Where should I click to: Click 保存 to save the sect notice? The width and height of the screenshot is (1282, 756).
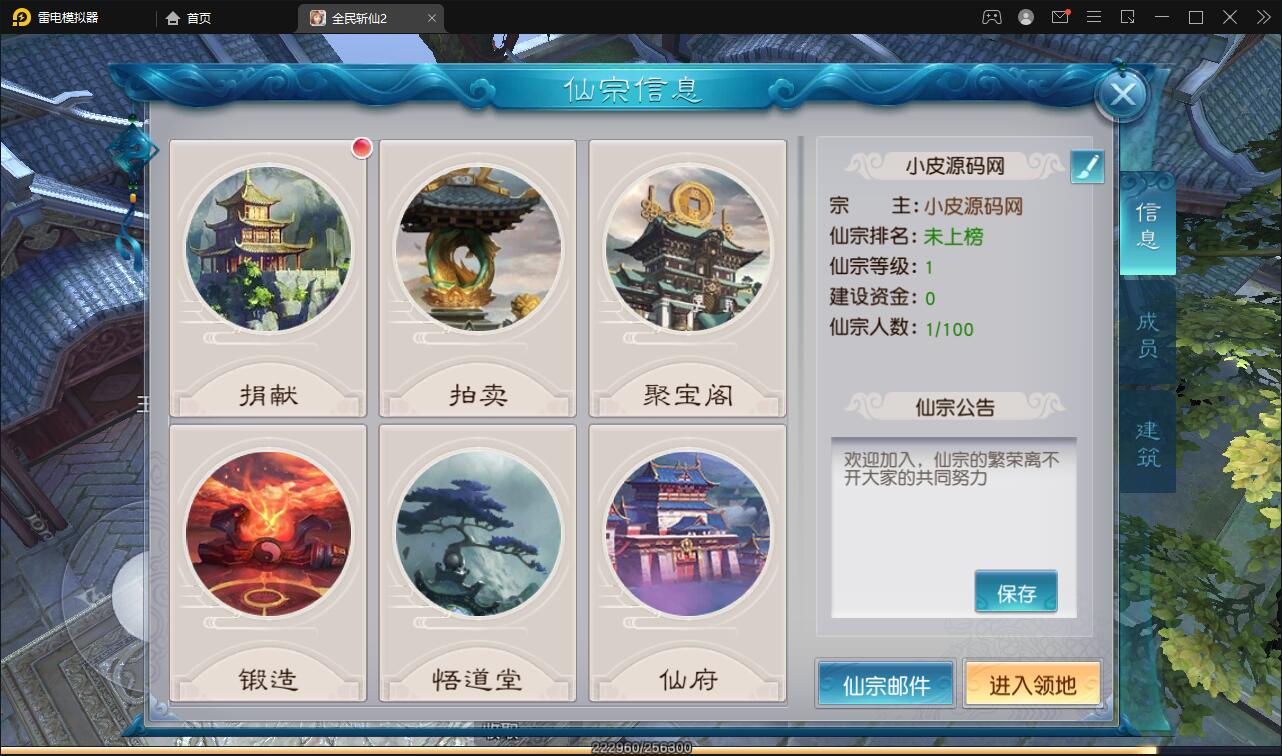coord(1015,591)
